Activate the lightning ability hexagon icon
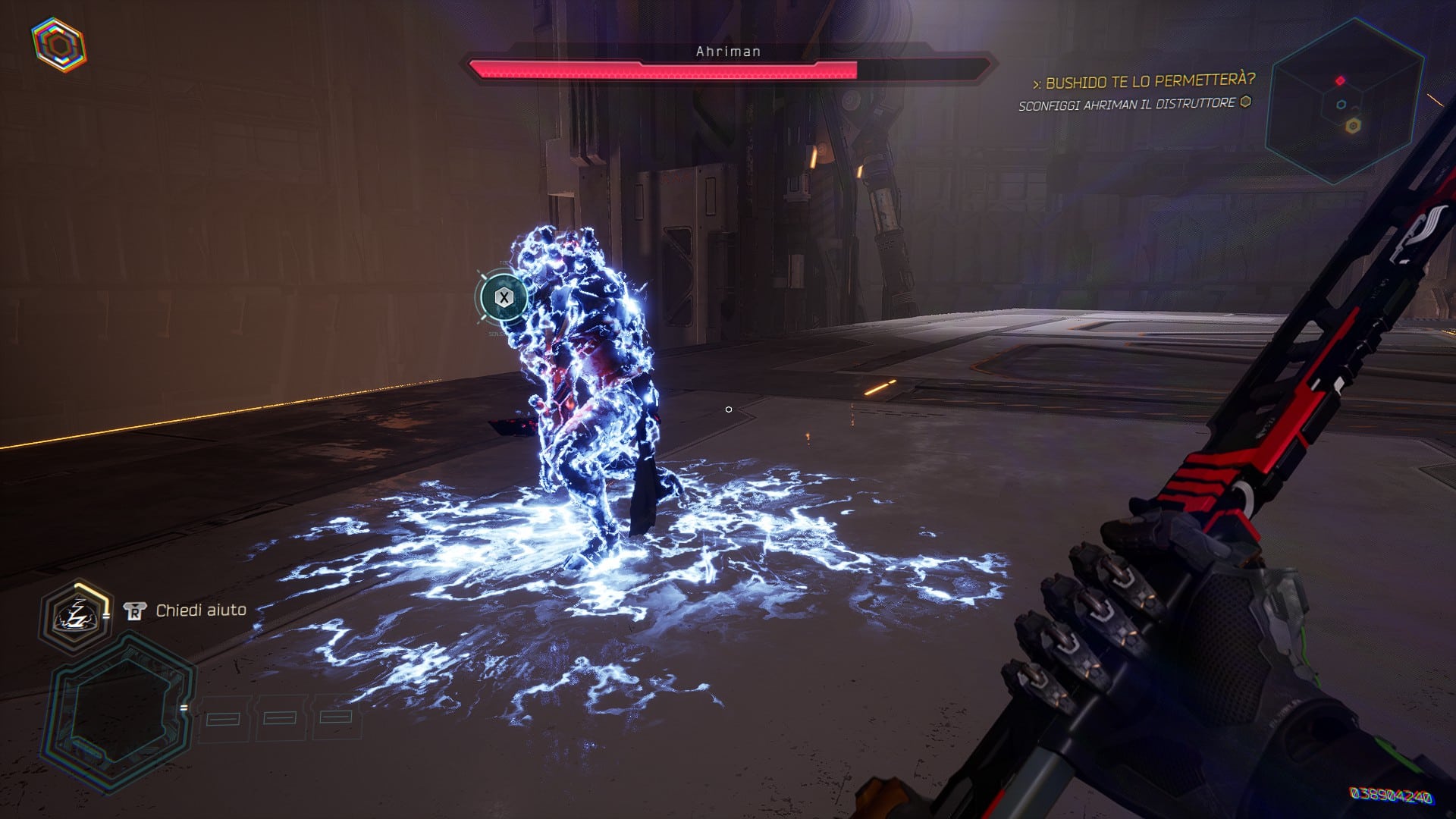The height and width of the screenshot is (819, 1456). (x=75, y=614)
